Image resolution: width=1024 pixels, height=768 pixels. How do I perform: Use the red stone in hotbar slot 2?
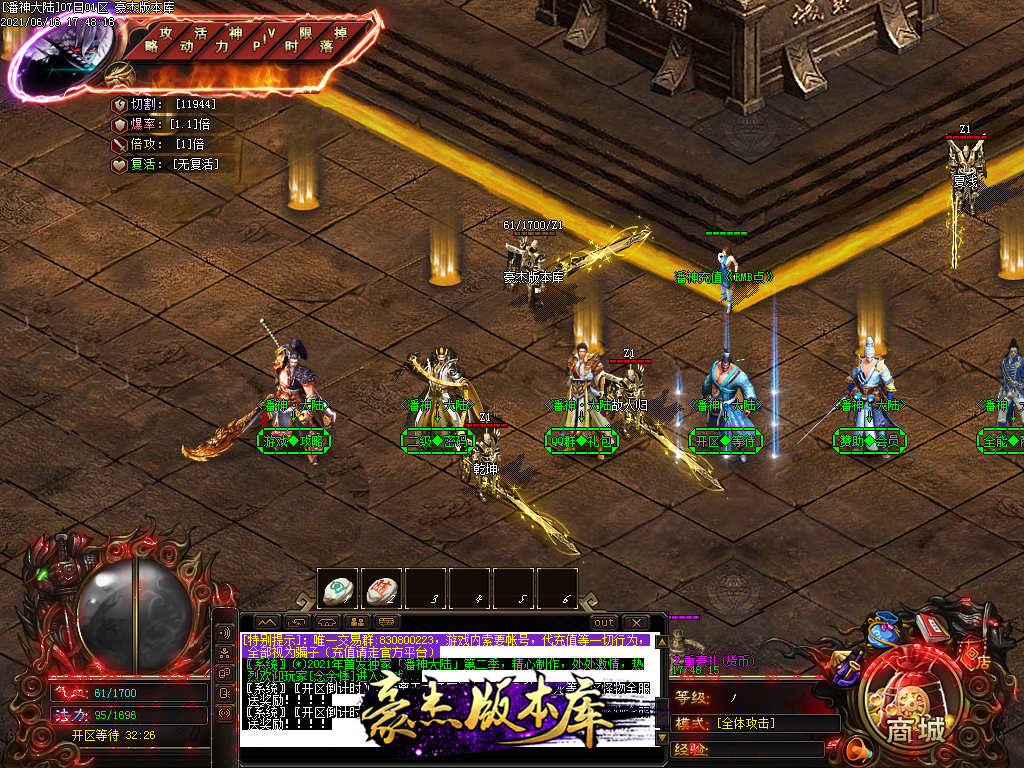tap(381, 589)
